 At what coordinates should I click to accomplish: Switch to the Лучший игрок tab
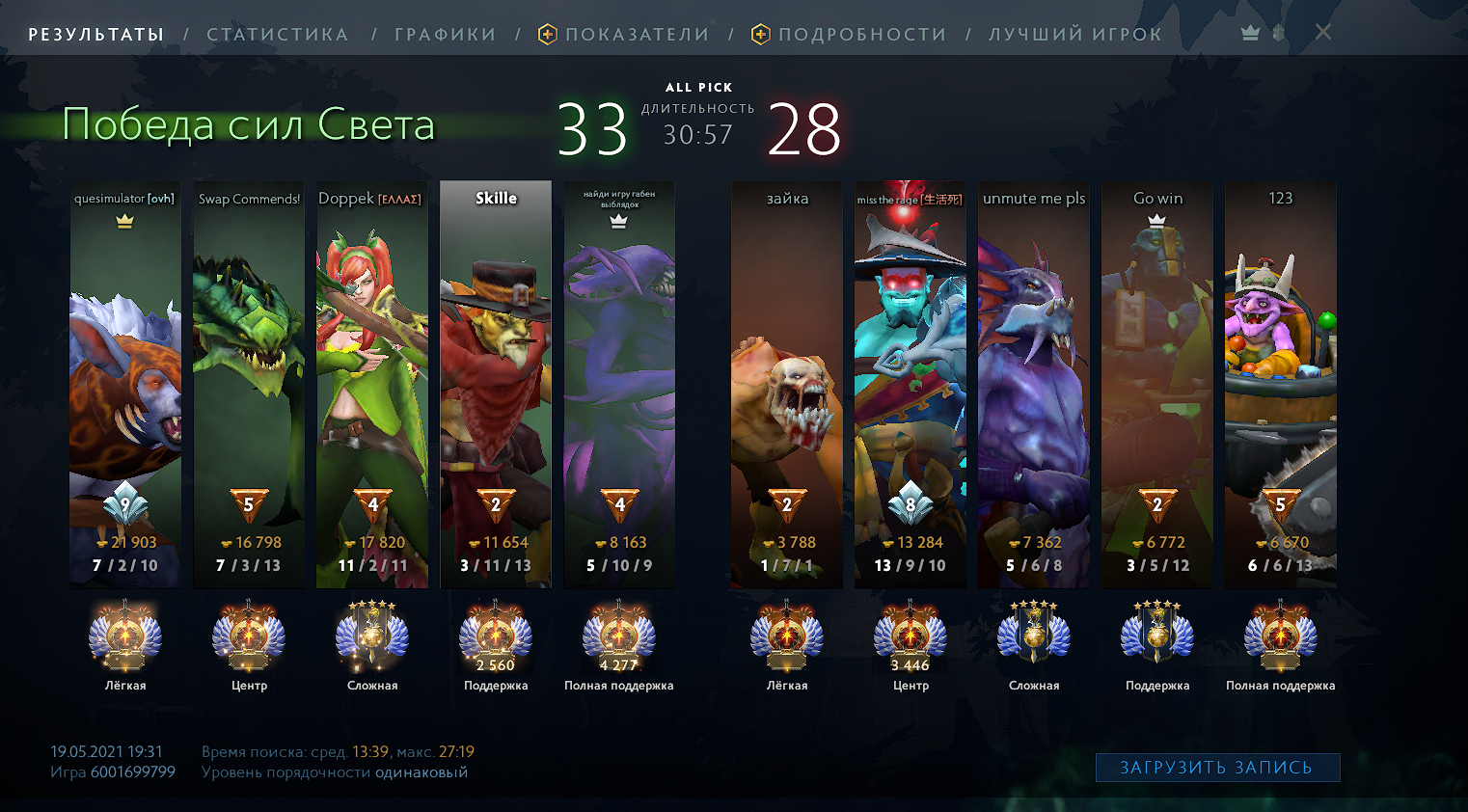(x=1074, y=35)
